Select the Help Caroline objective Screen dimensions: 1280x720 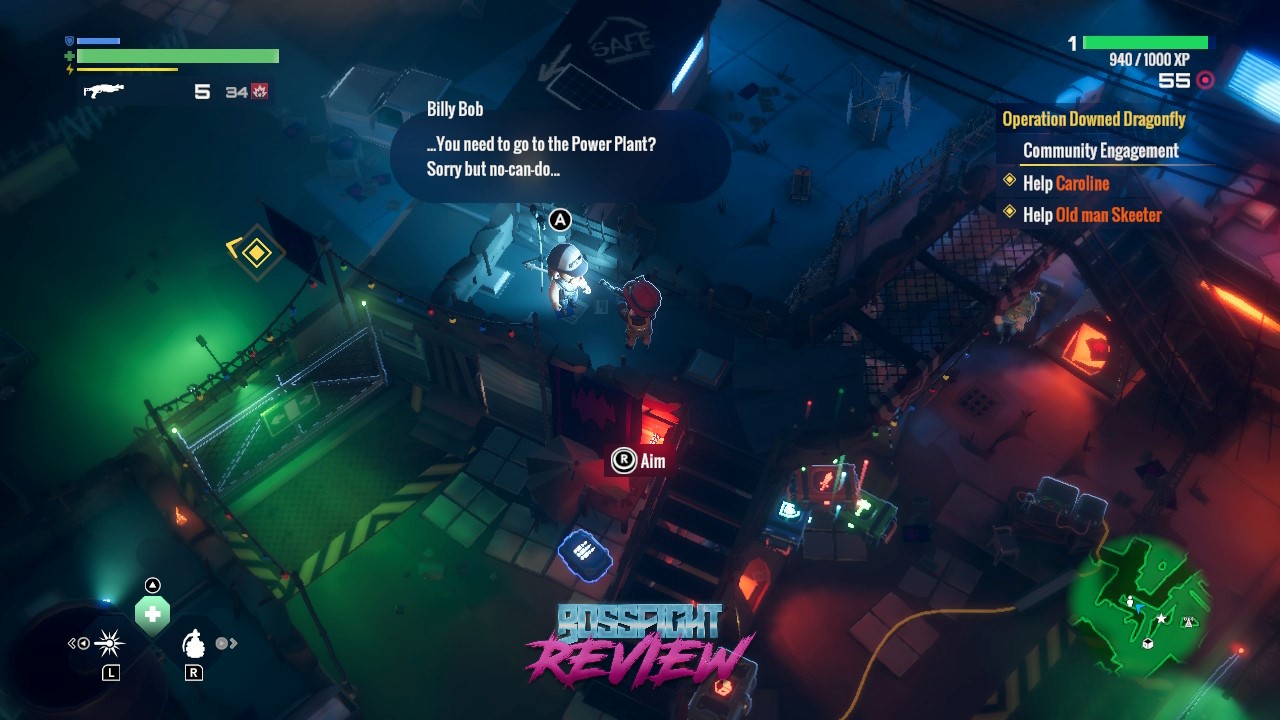(x=1066, y=183)
